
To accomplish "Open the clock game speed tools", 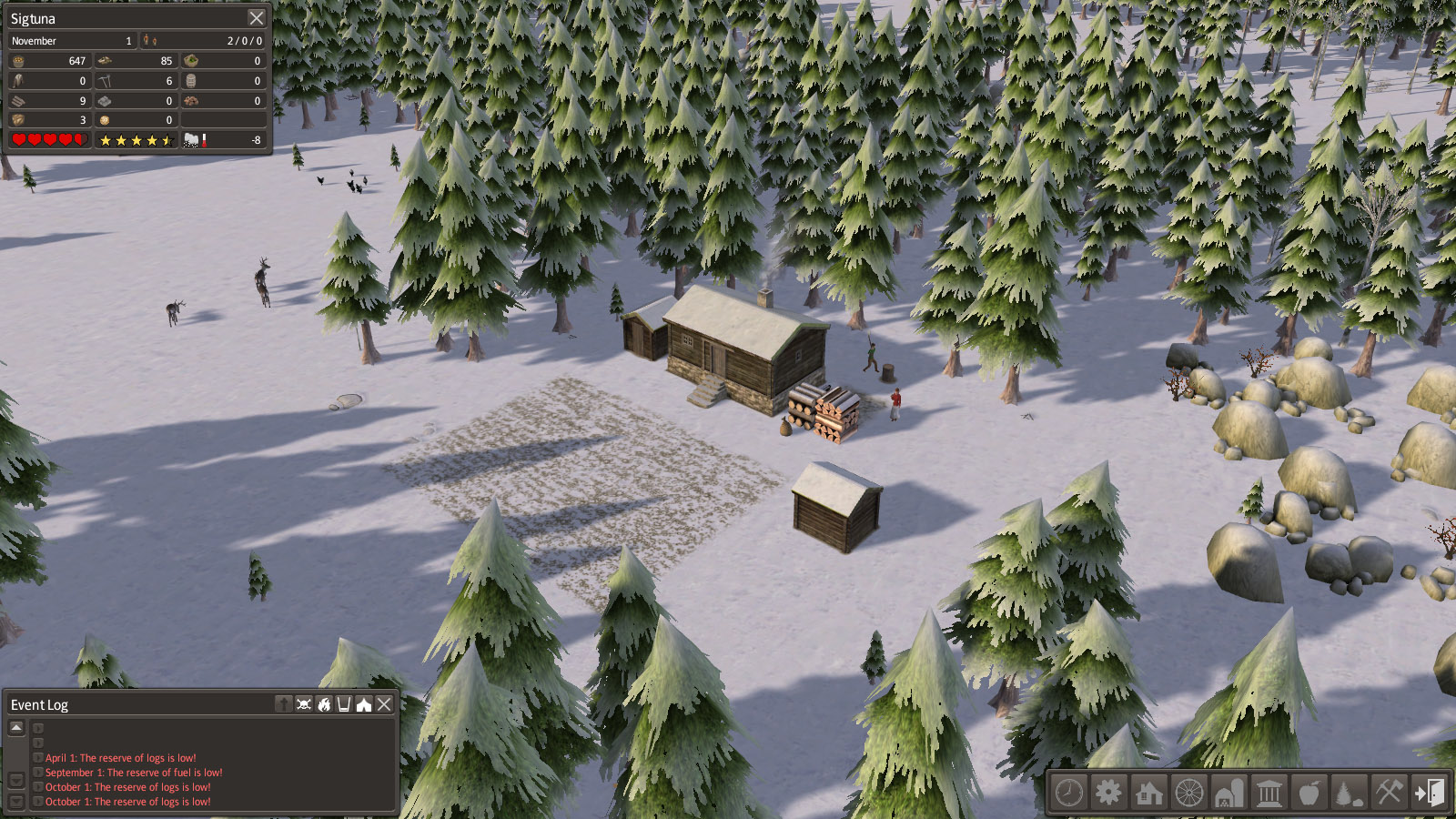I will 1069,793.
